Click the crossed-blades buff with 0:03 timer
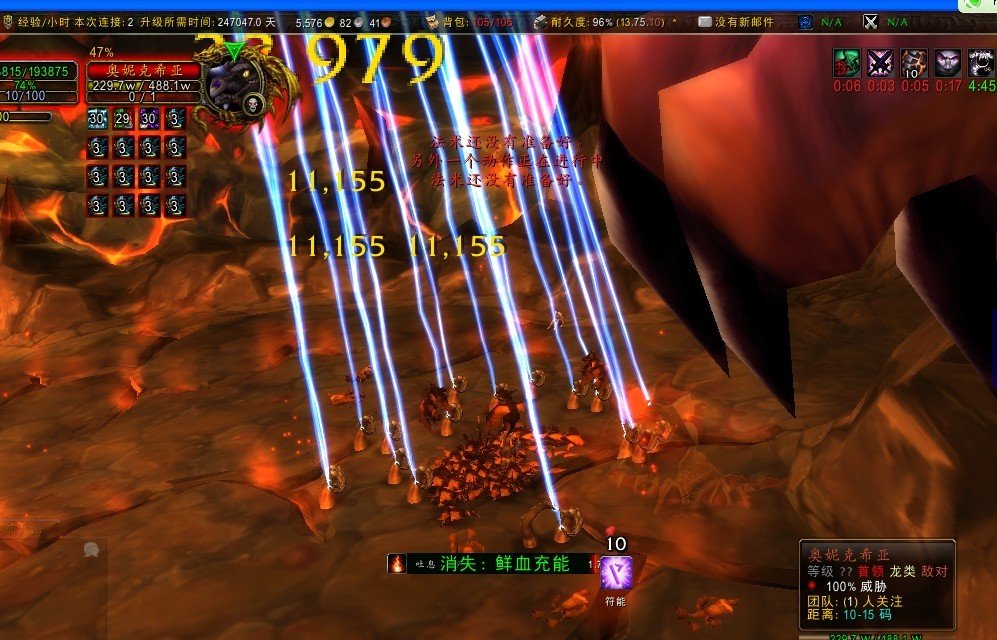997x640 pixels. click(x=880, y=63)
